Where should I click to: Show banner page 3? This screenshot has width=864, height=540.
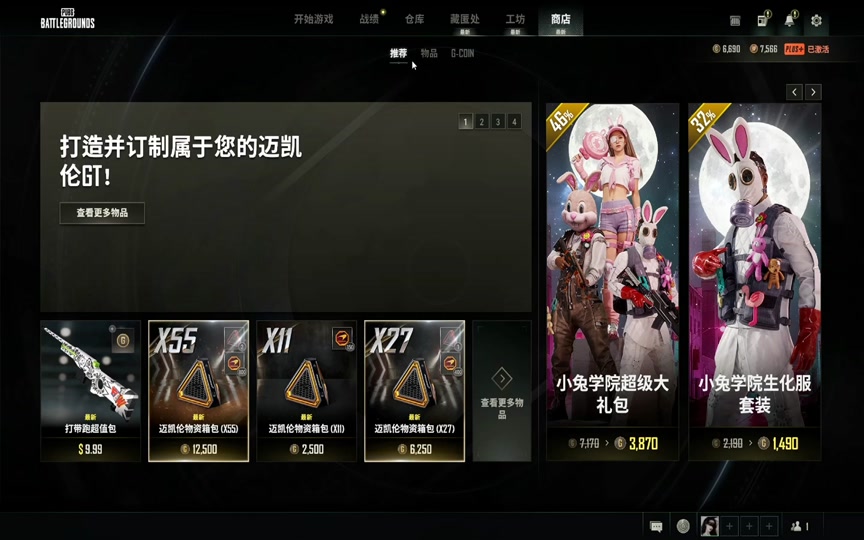[x=498, y=122]
